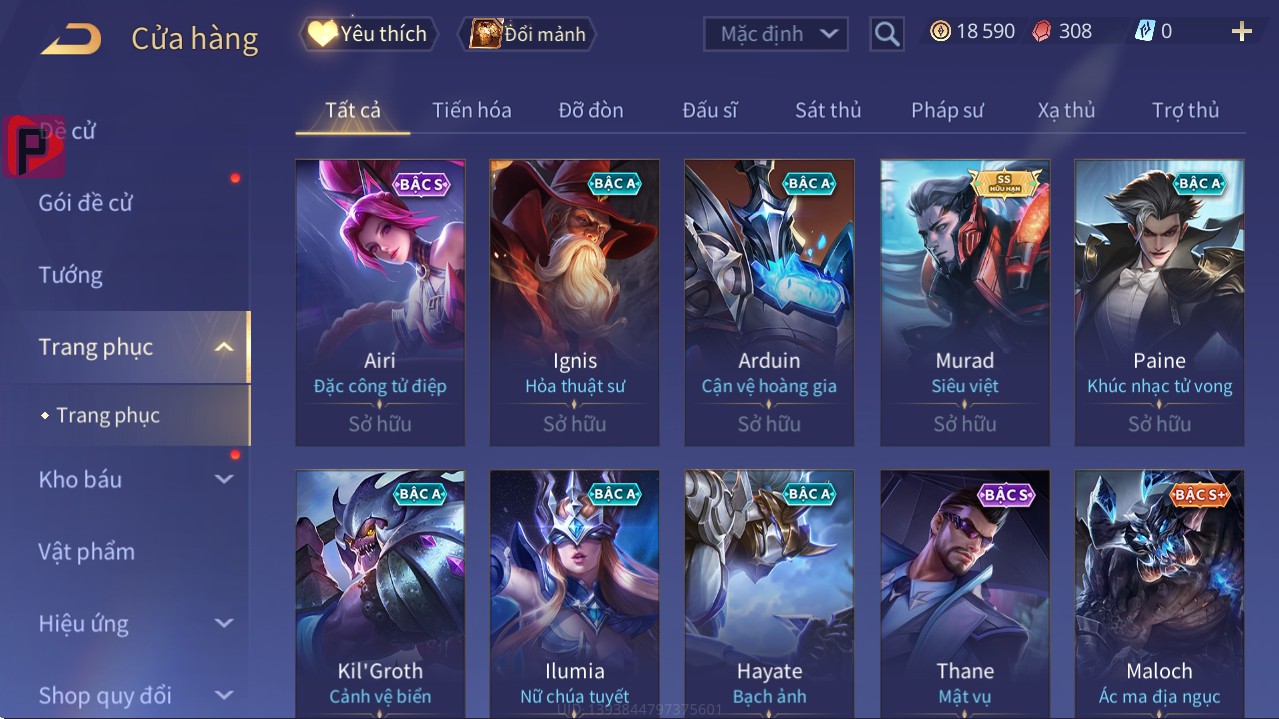
Task: Open the Đổi mảnh exchange
Action: (x=528, y=34)
